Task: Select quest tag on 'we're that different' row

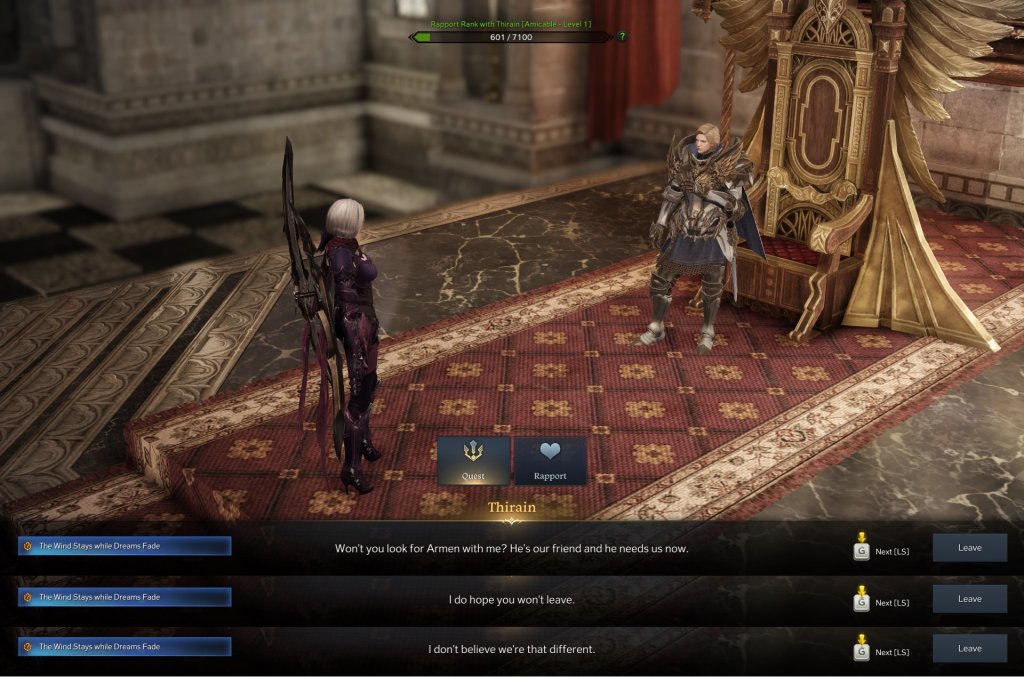Action: click(125, 647)
